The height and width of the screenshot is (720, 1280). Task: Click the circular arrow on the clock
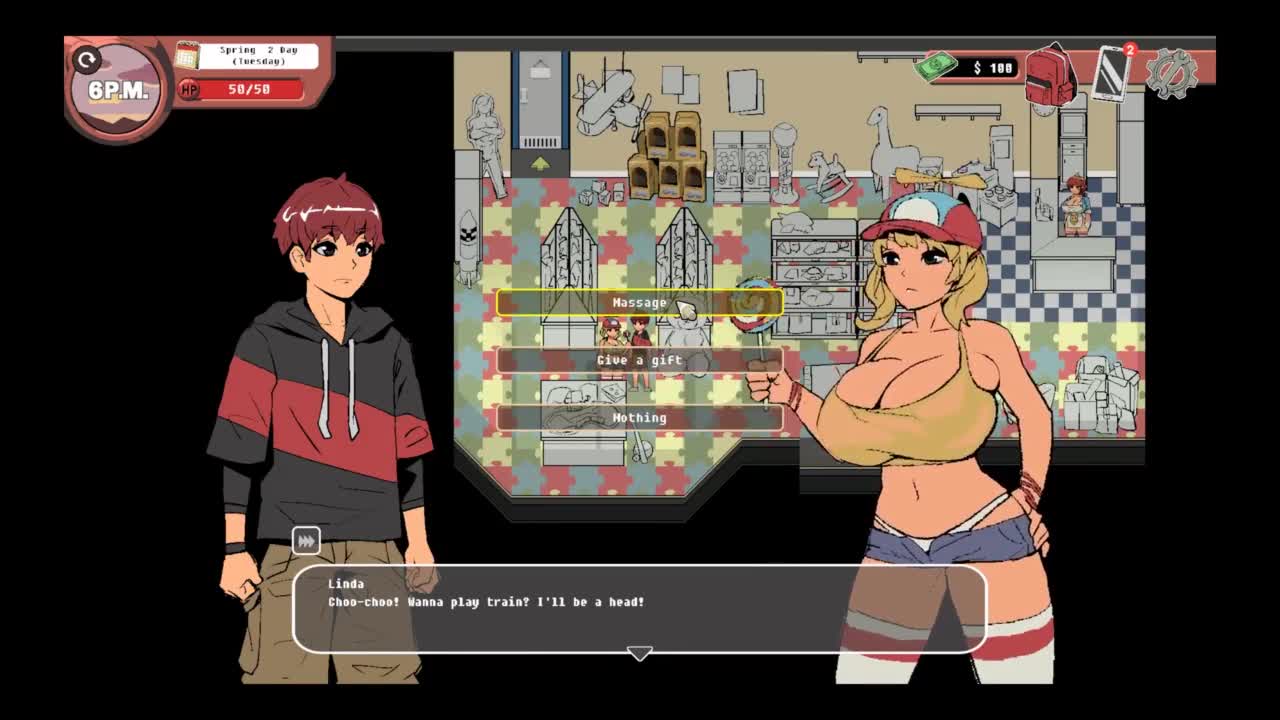click(87, 61)
